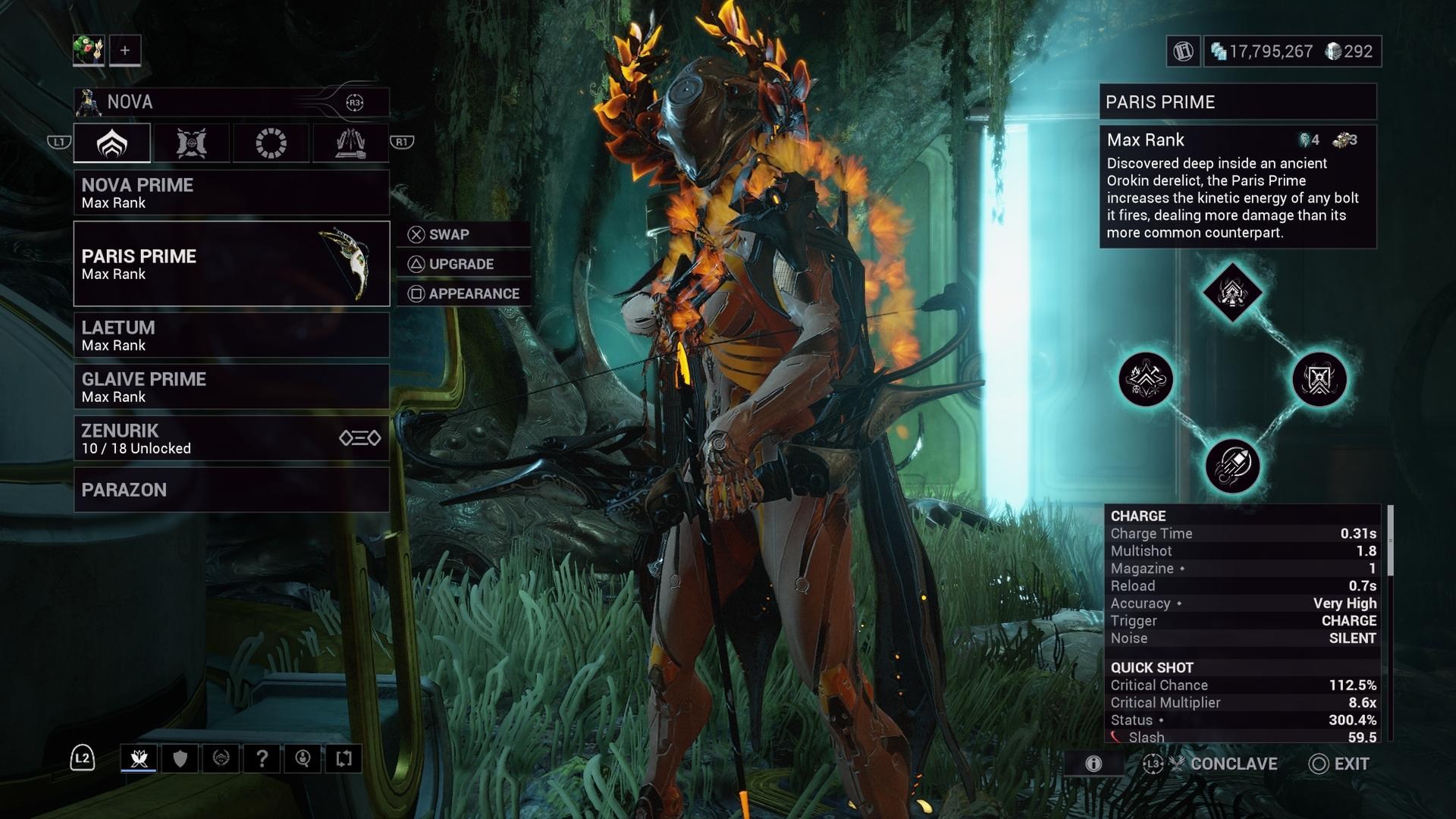Open Appearance customization for Paris Prime

coord(463,293)
